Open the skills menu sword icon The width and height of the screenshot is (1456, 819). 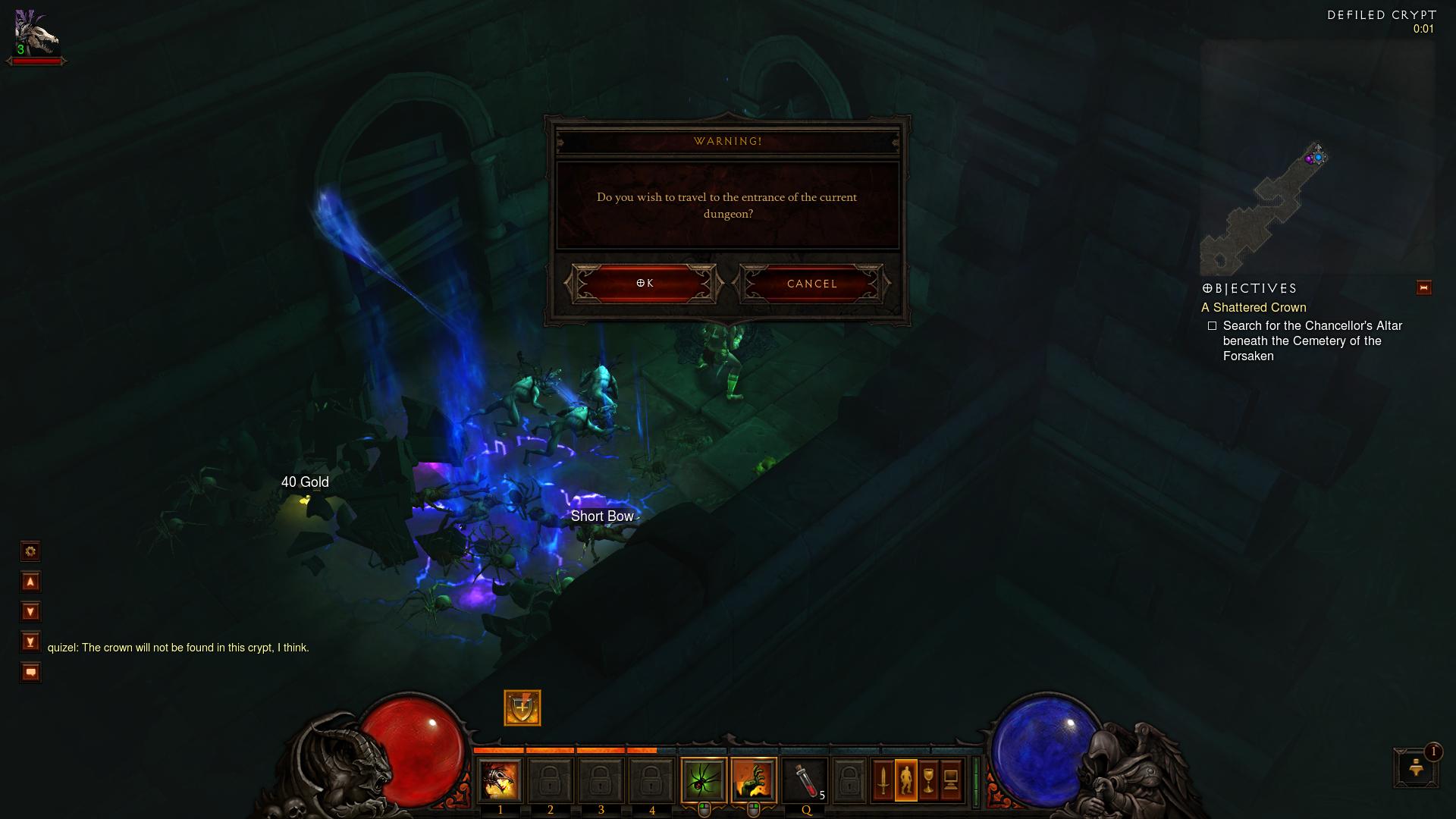(x=883, y=780)
